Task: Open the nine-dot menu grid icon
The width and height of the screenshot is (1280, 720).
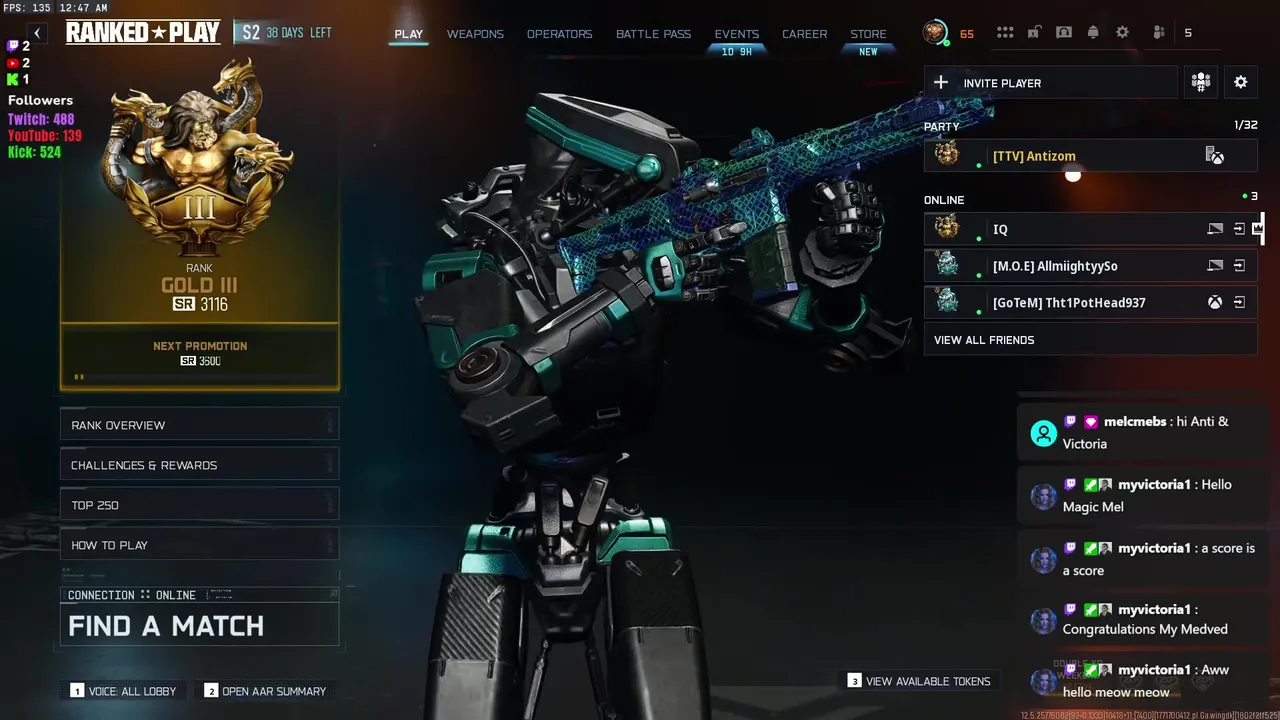Action: point(1005,33)
